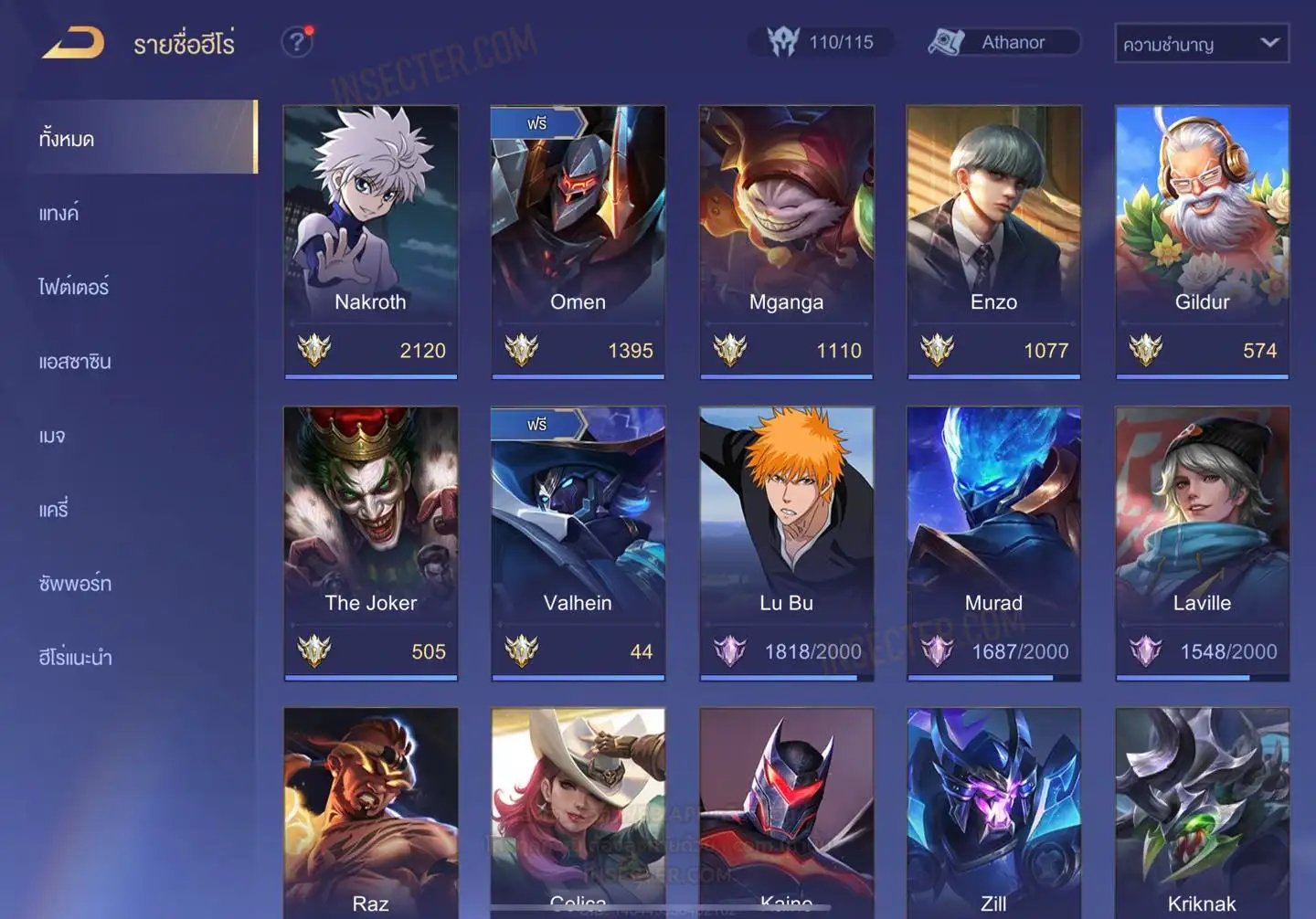
Task: Select the Gildur hero card
Action: pyautogui.click(x=1202, y=241)
